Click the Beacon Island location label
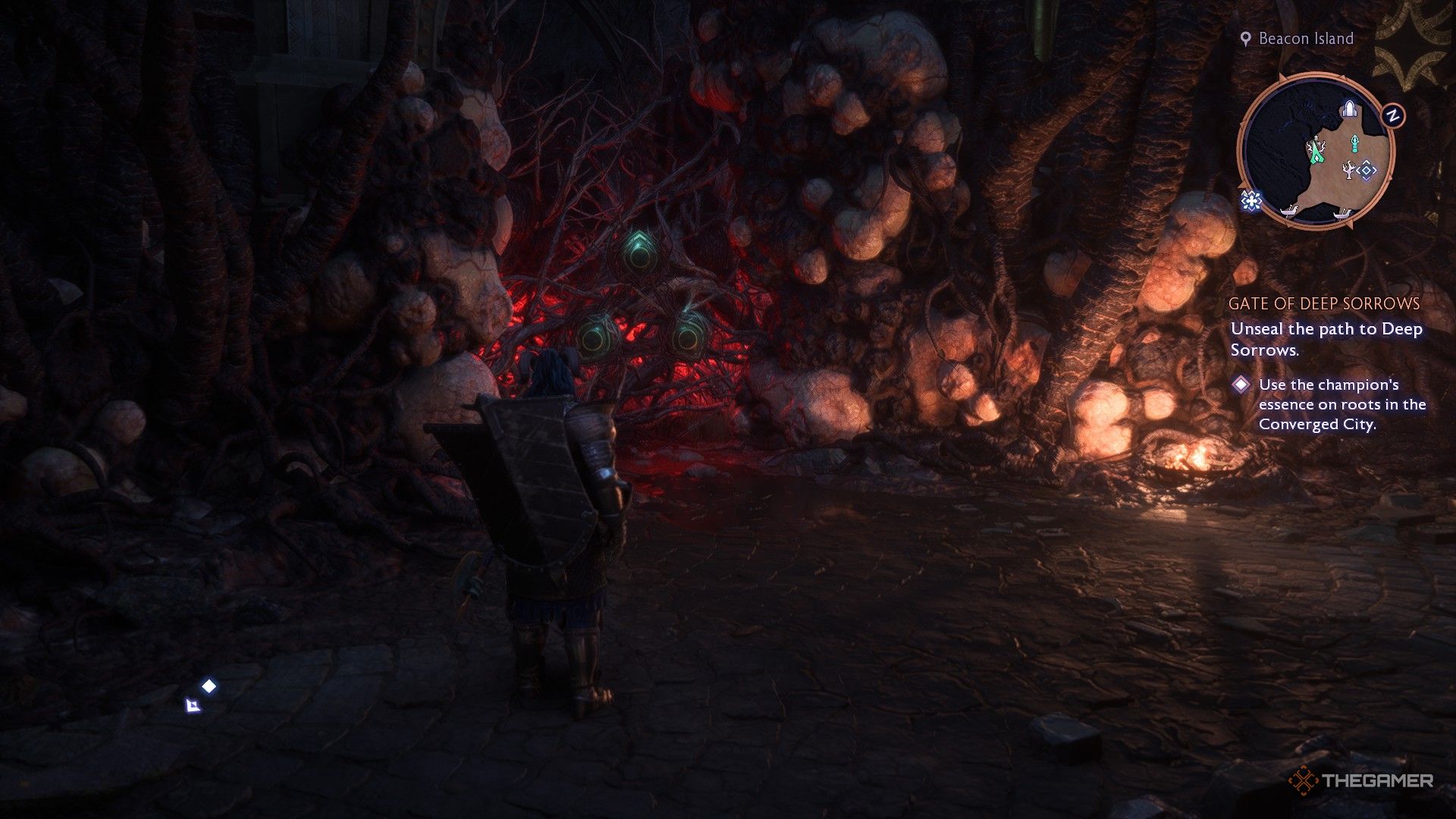1456x819 pixels. tap(1305, 39)
